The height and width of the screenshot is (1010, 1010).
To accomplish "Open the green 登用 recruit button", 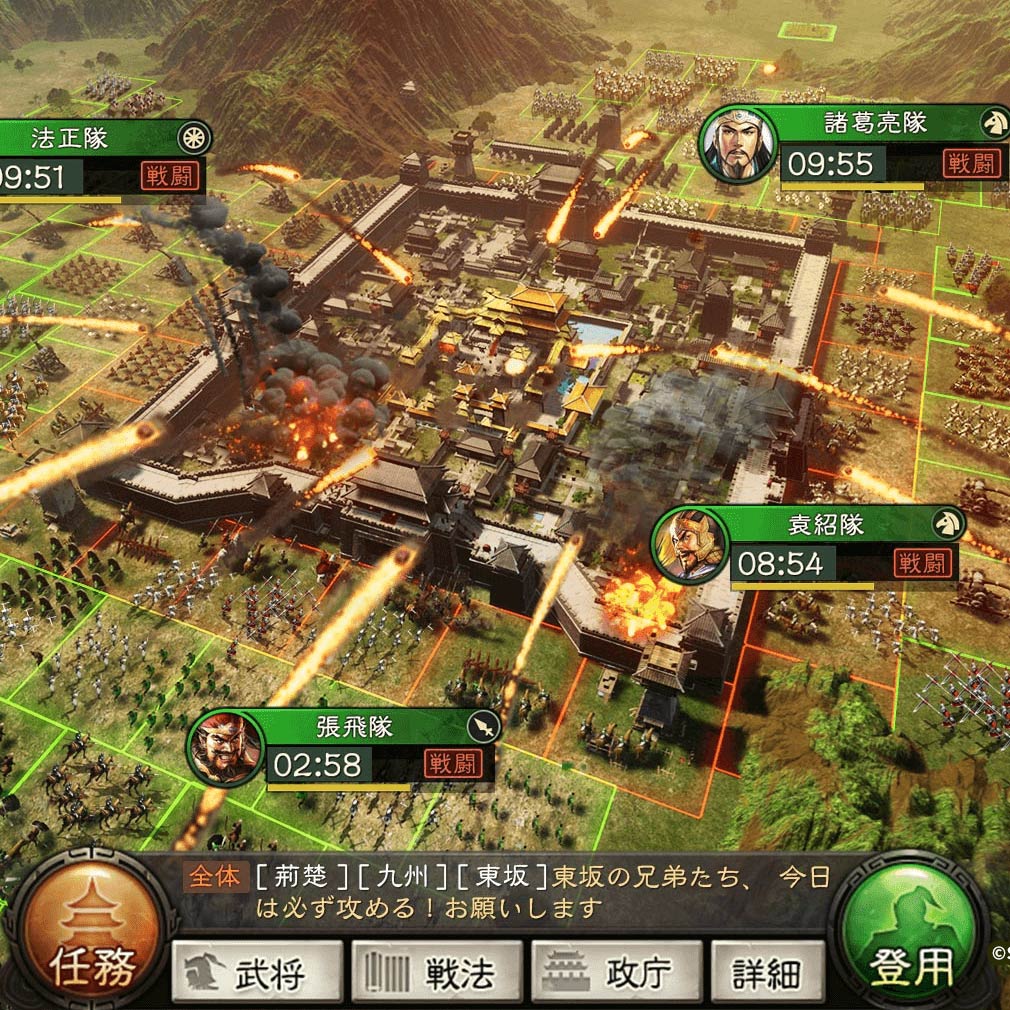I will pos(908,935).
